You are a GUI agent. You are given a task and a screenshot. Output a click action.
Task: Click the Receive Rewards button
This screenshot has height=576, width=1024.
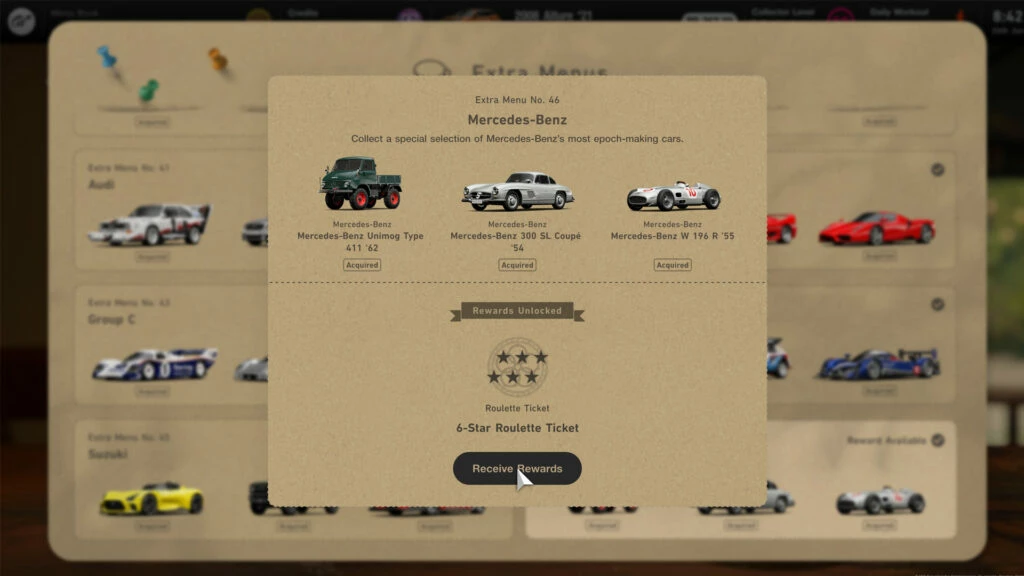click(517, 468)
